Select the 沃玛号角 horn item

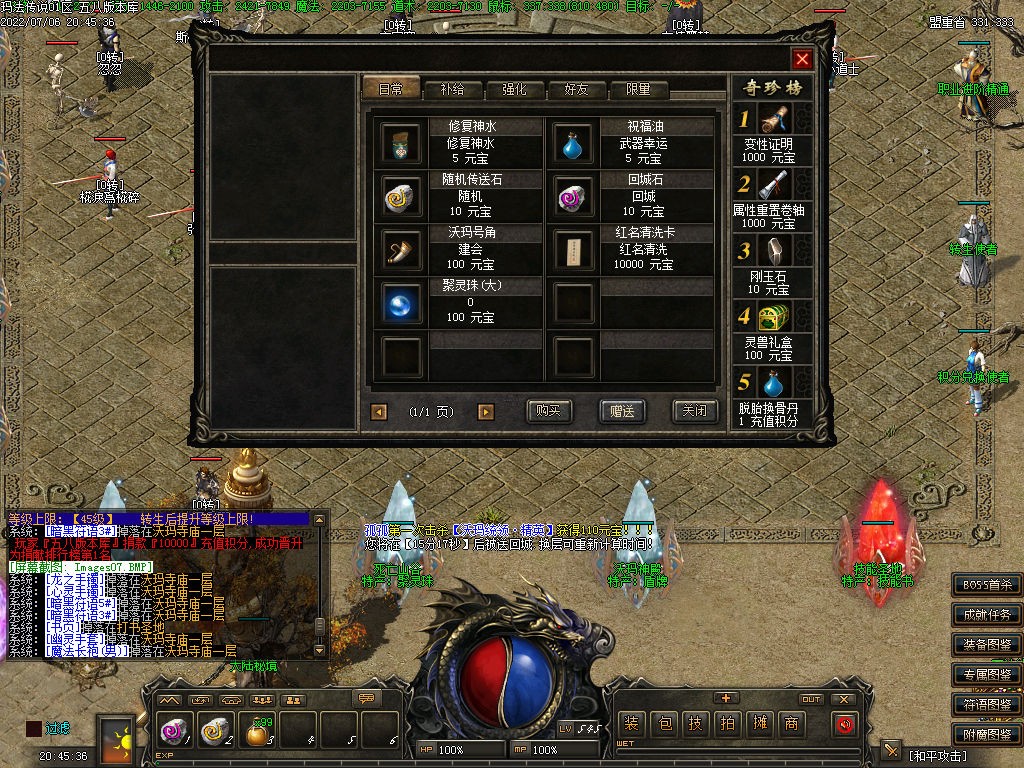pyautogui.click(x=402, y=250)
